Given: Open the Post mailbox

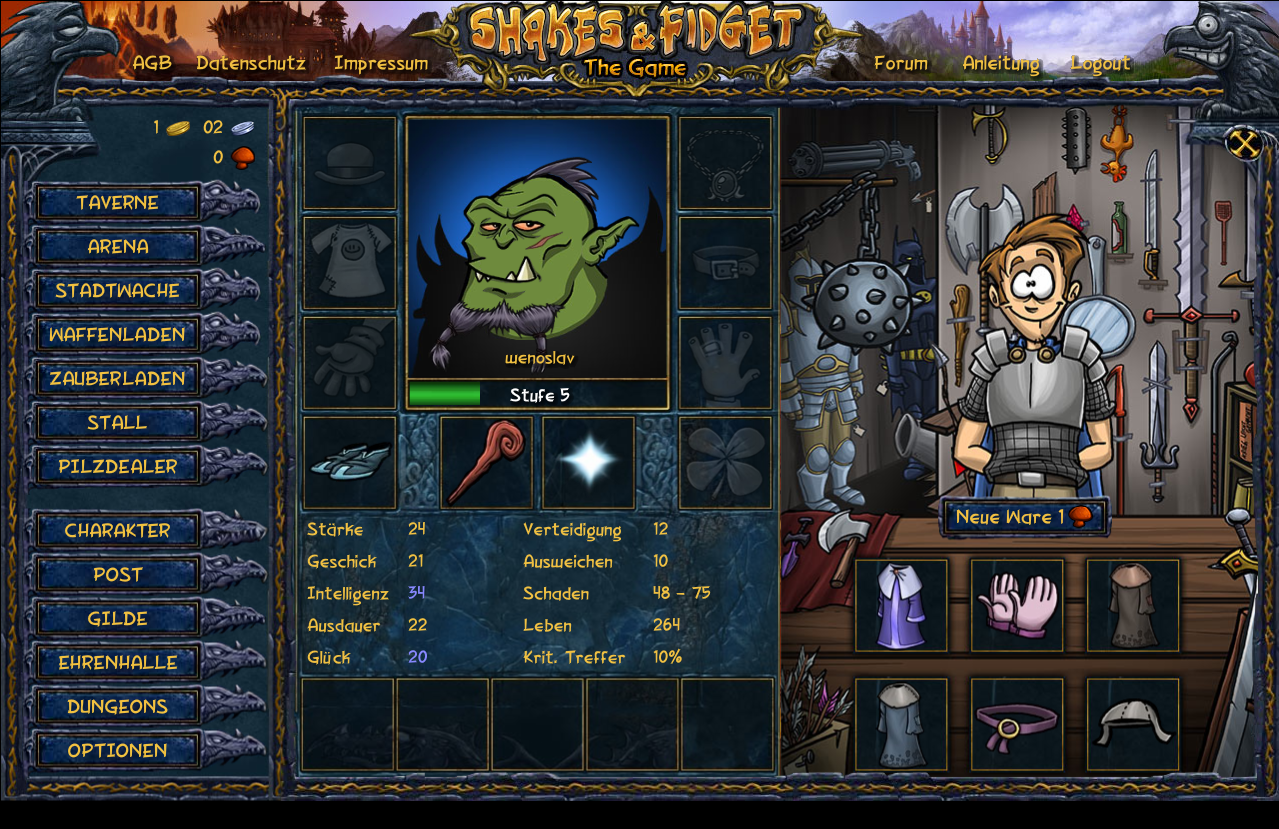Looking at the screenshot, I should (x=117, y=575).
